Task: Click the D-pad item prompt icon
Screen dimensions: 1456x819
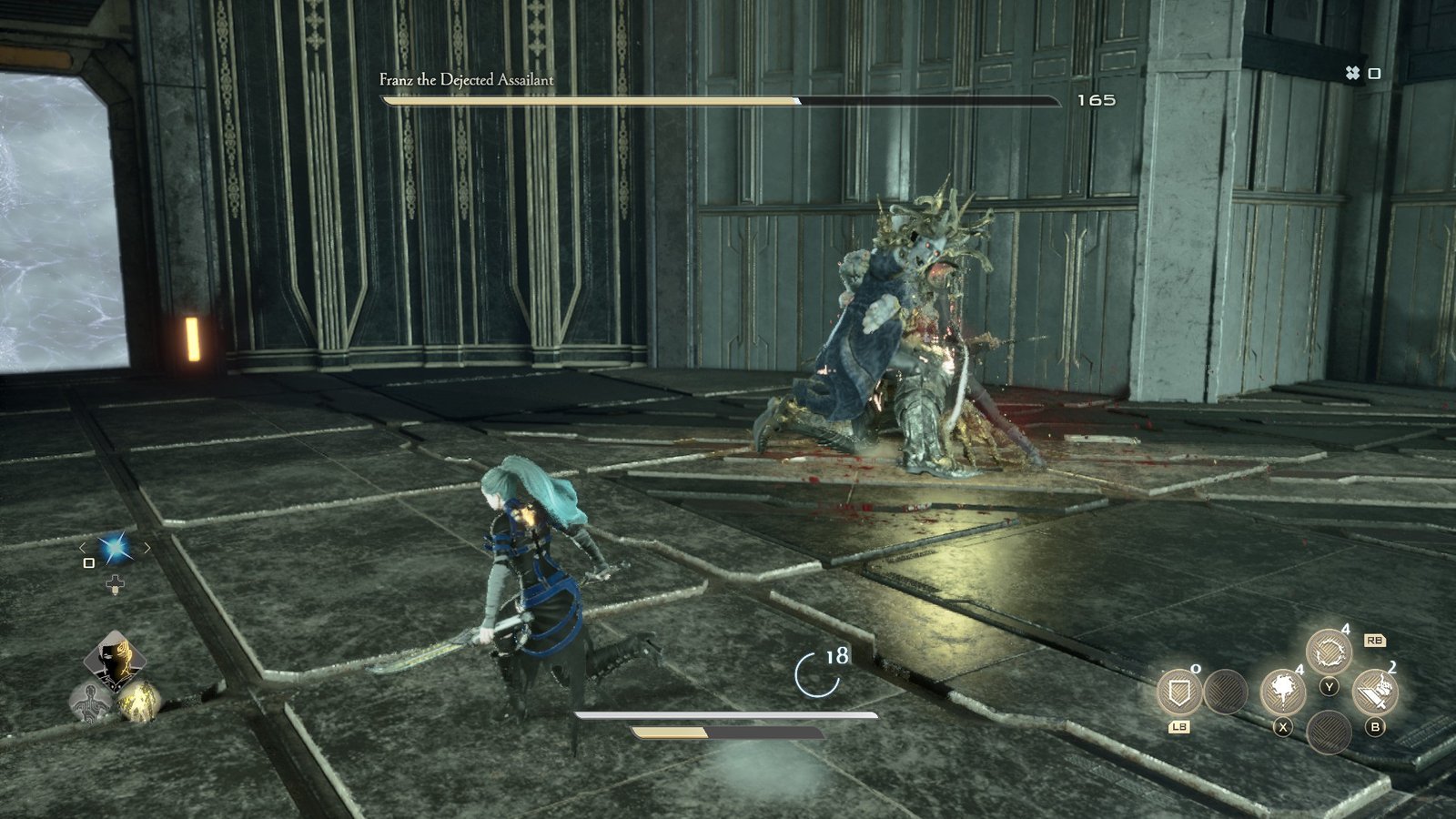Action: 115,583
